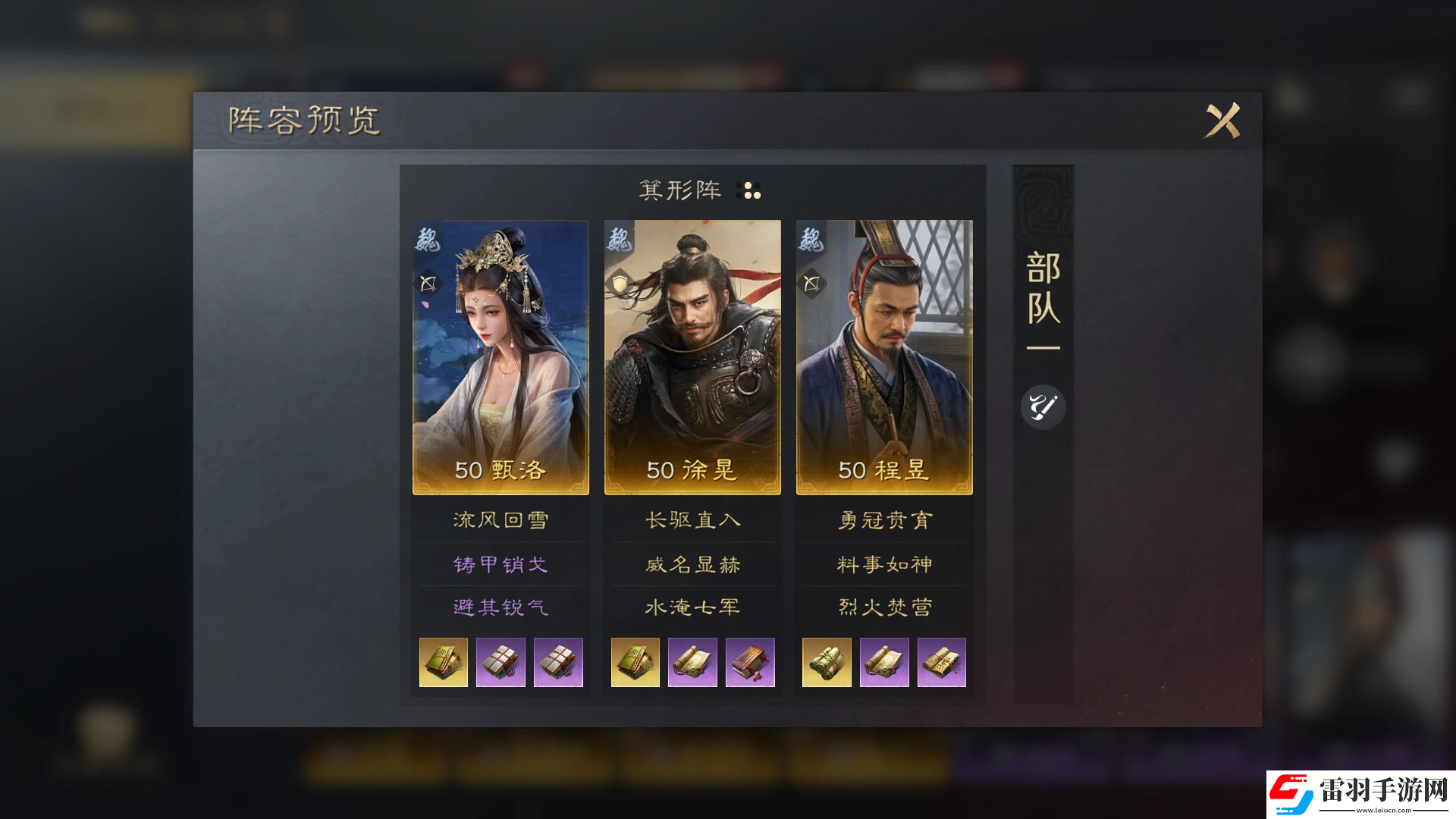Click the red book icon under 徐晃
Screen dimensions: 1456x819
click(x=750, y=662)
